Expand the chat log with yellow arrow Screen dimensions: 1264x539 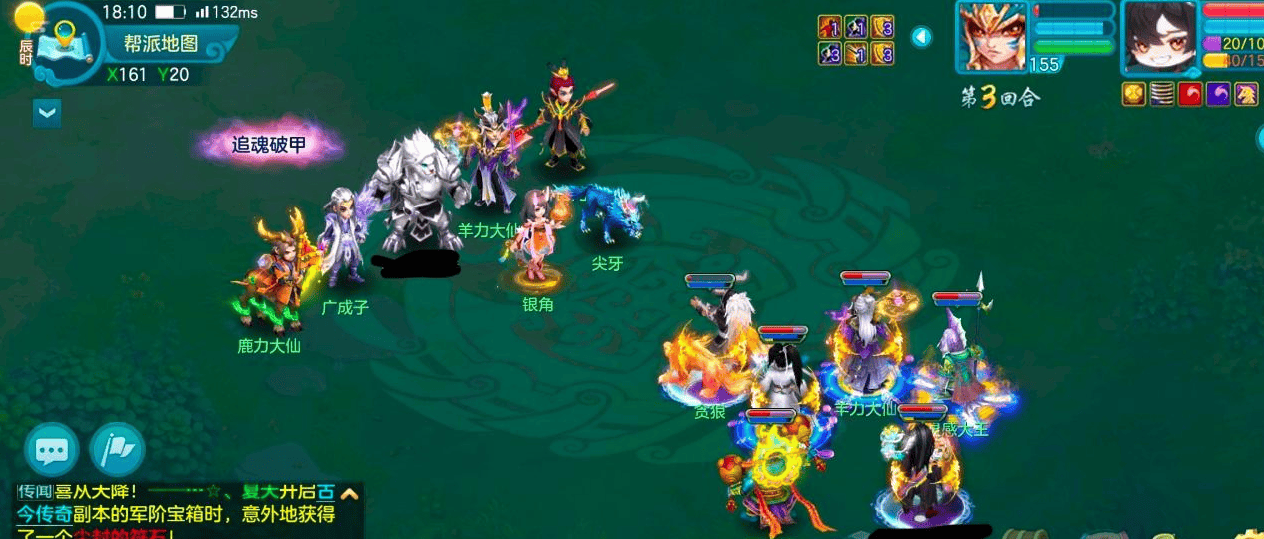coord(349,492)
